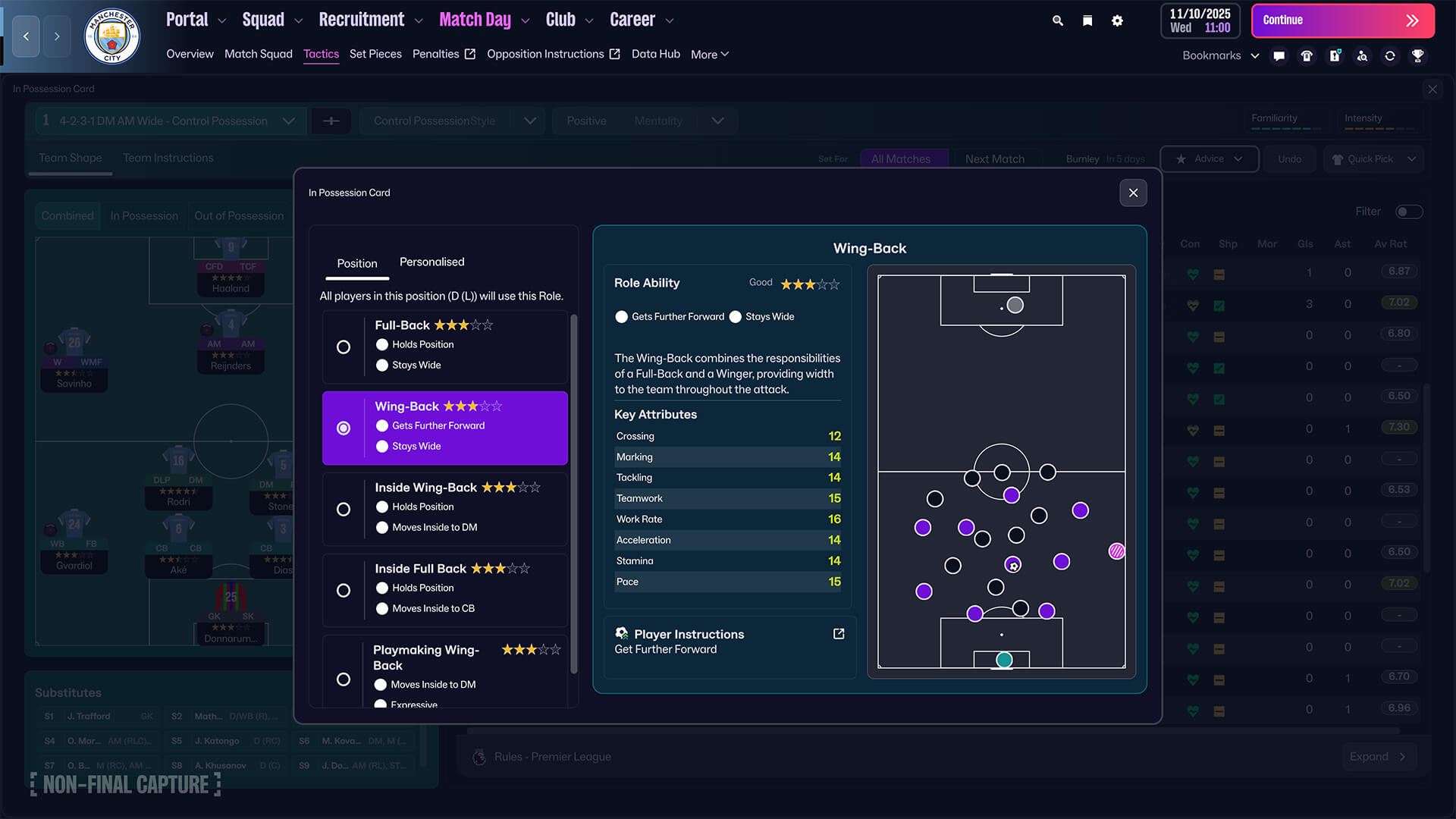Image resolution: width=1456 pixels, height=819 pixels.
Task: Click the Undo button
Action: tap(1289, 159)
